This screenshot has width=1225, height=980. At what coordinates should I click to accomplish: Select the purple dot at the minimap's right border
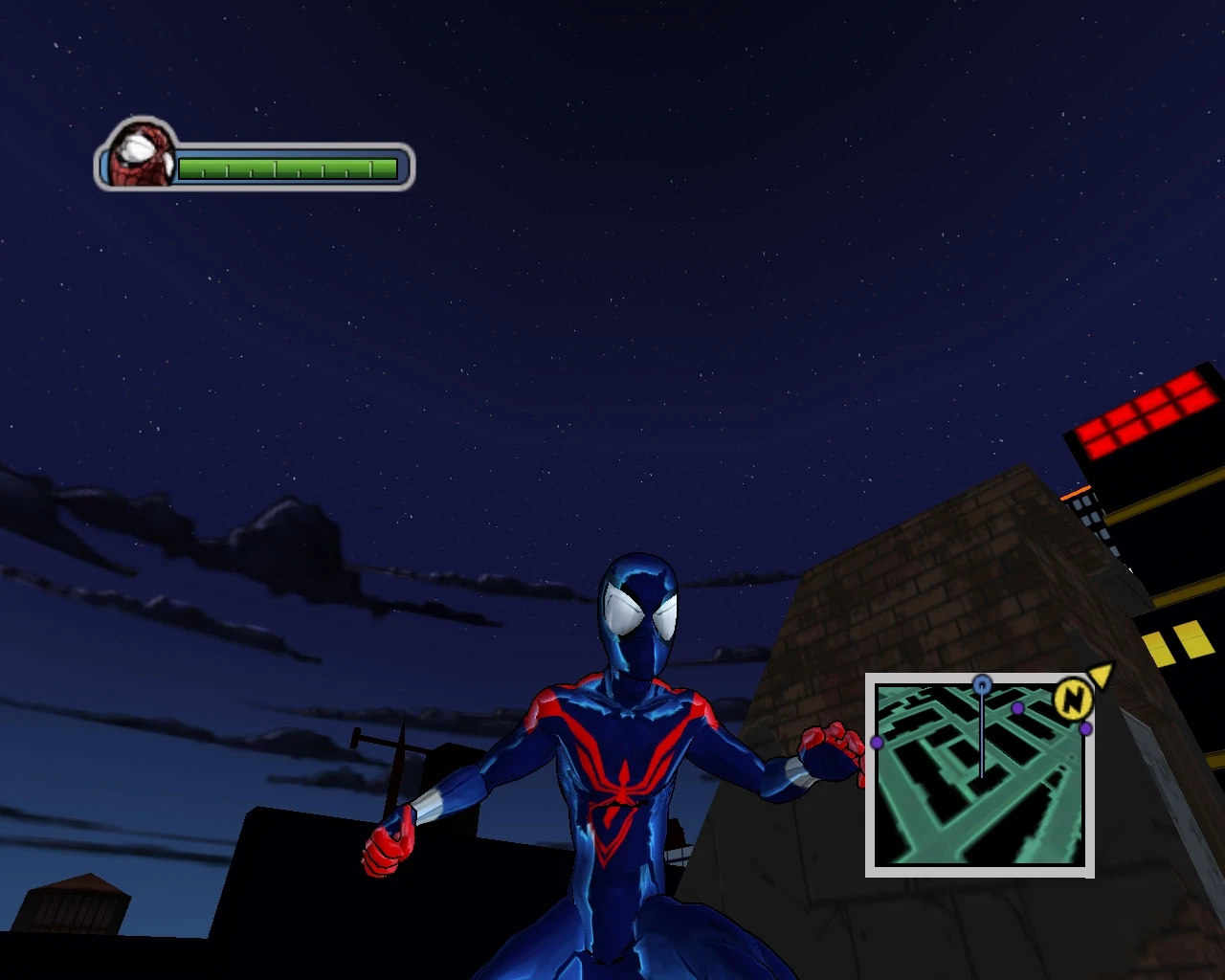point(1084,729)
